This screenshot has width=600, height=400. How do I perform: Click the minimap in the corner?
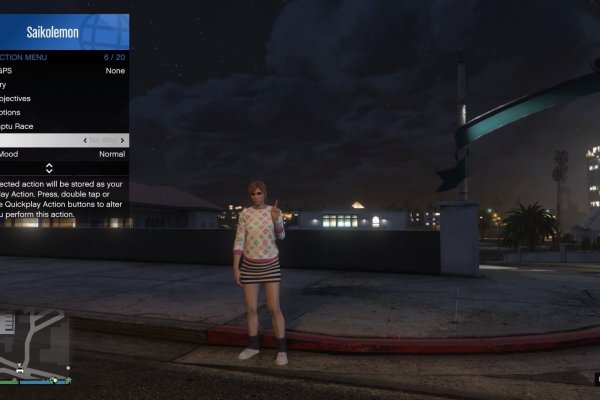(35, 345)
